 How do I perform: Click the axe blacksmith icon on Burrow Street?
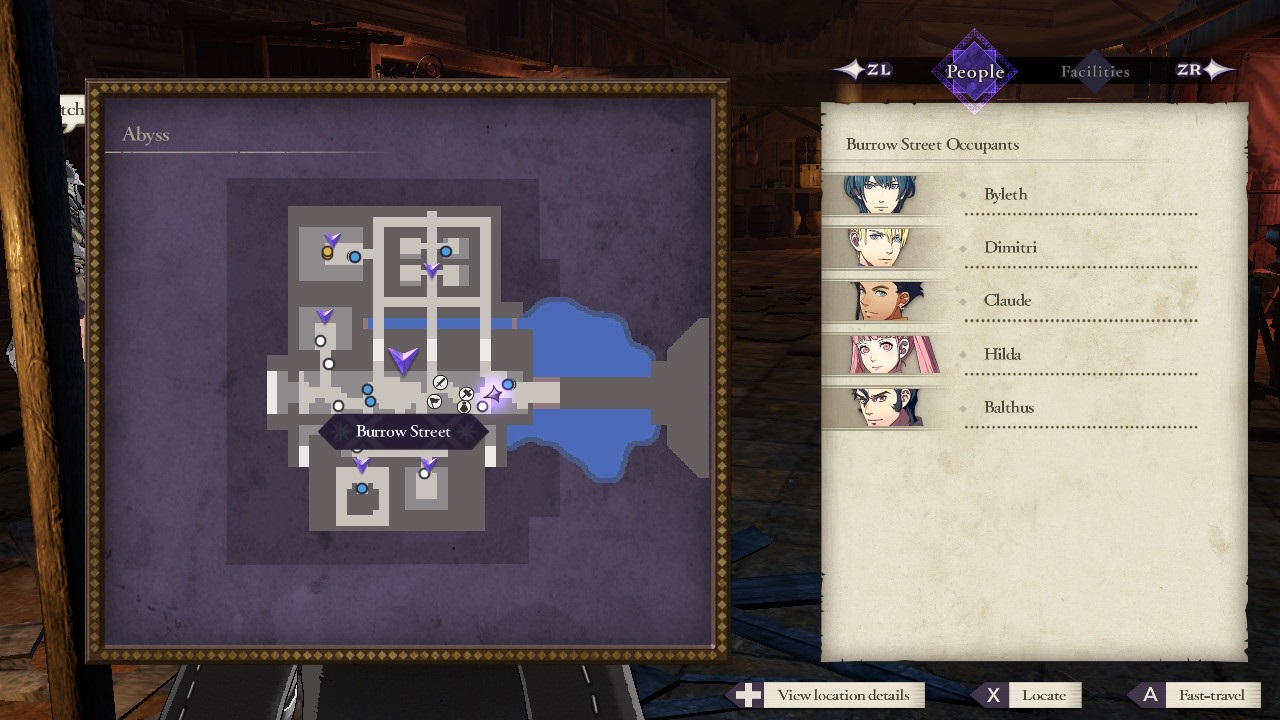[x=465, y=392]
